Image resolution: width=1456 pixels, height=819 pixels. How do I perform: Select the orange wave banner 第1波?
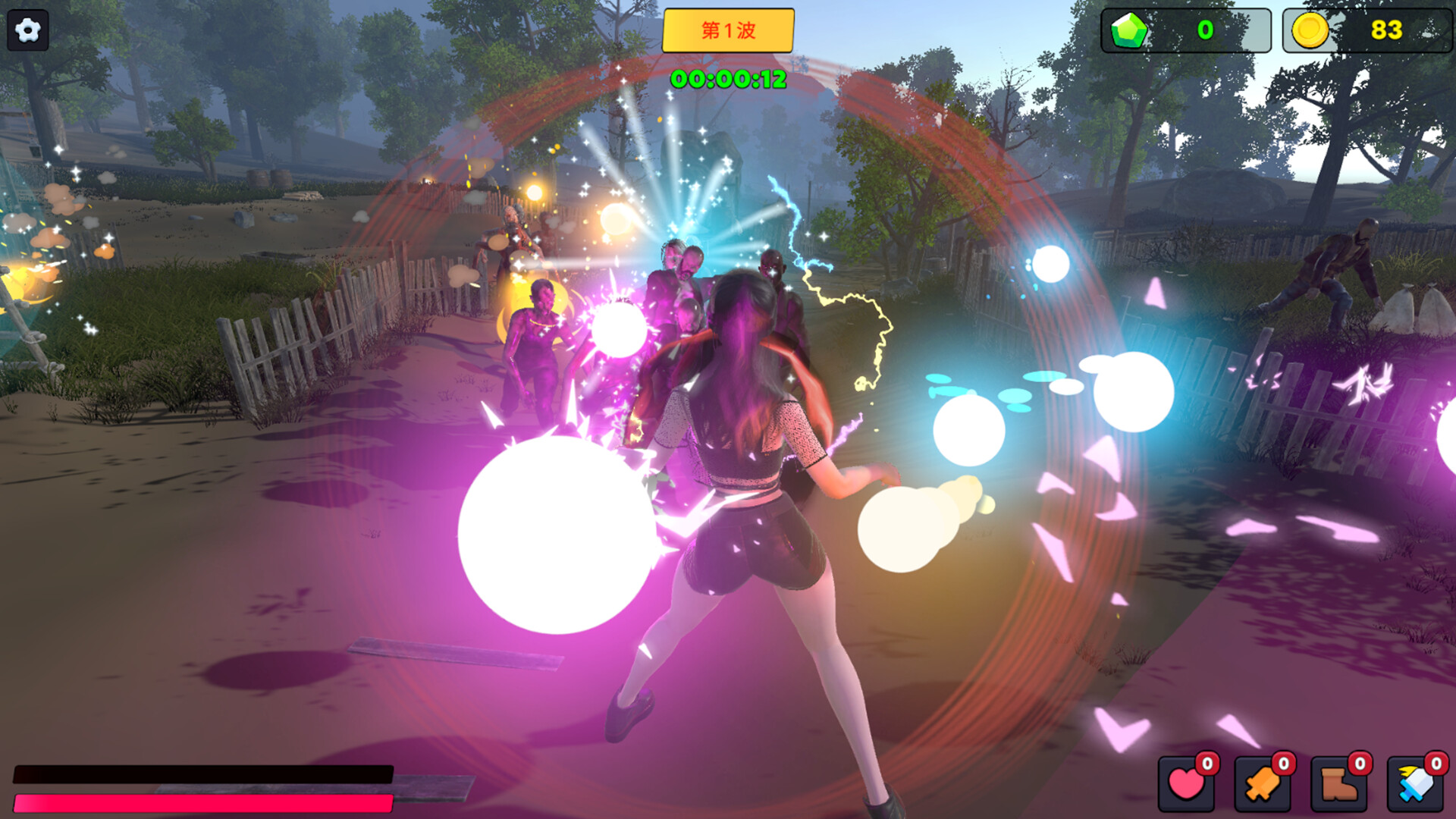(727, 30)
